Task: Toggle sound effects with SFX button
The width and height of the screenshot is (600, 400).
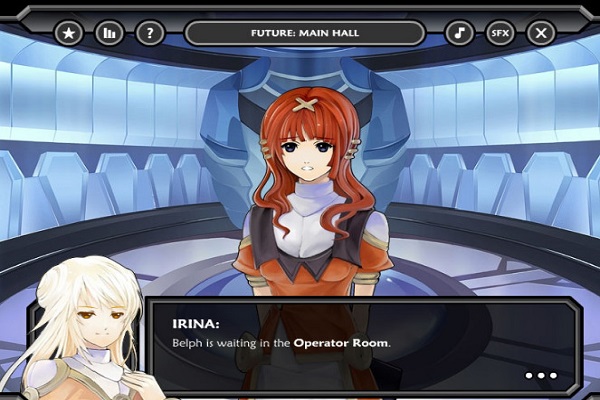Action: click(500, 33)
